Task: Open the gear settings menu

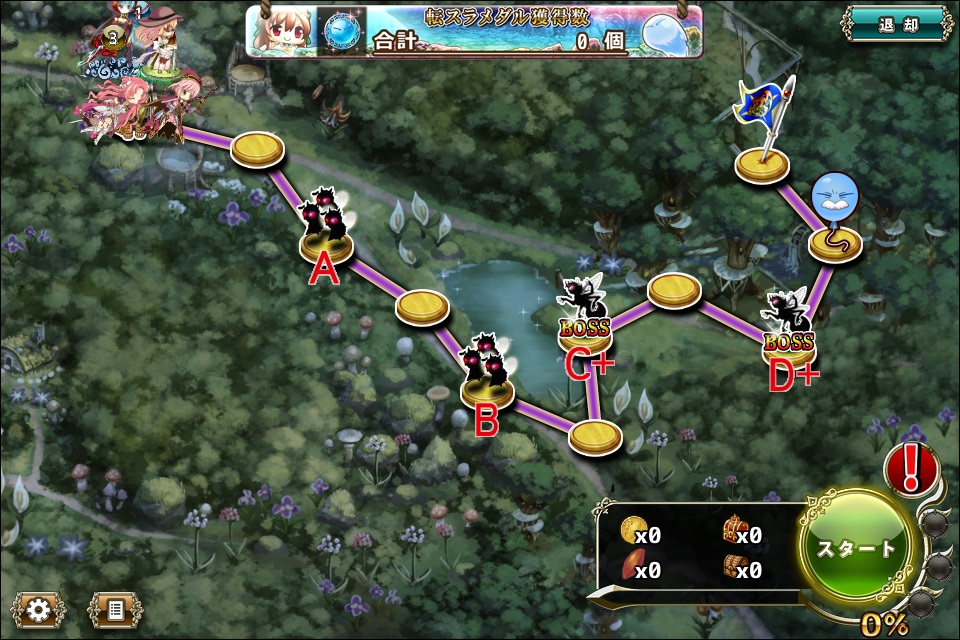Action: click(40, 608)
